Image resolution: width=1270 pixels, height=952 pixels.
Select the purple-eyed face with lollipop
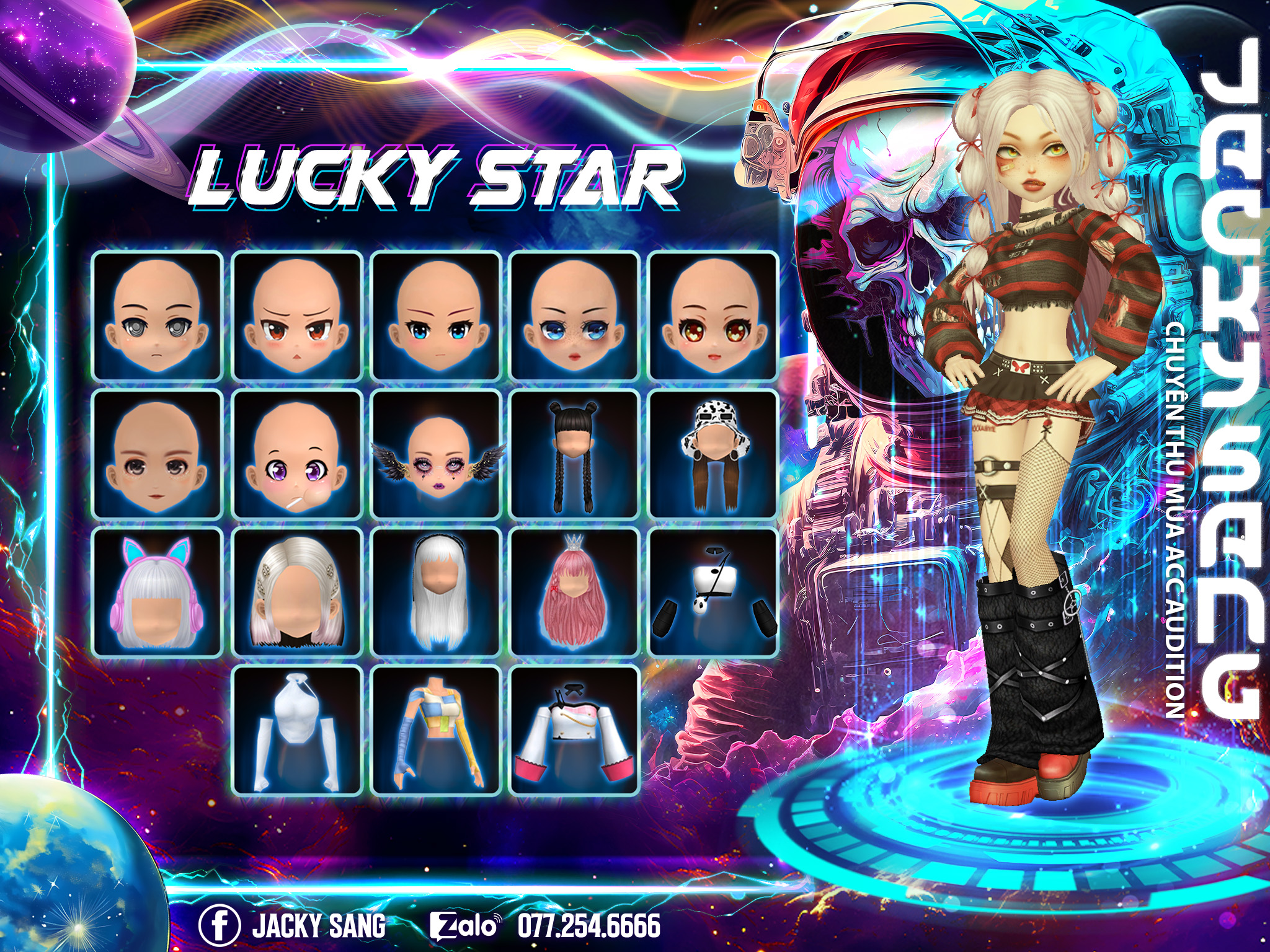pyautogui.click(x=297, y=454)
